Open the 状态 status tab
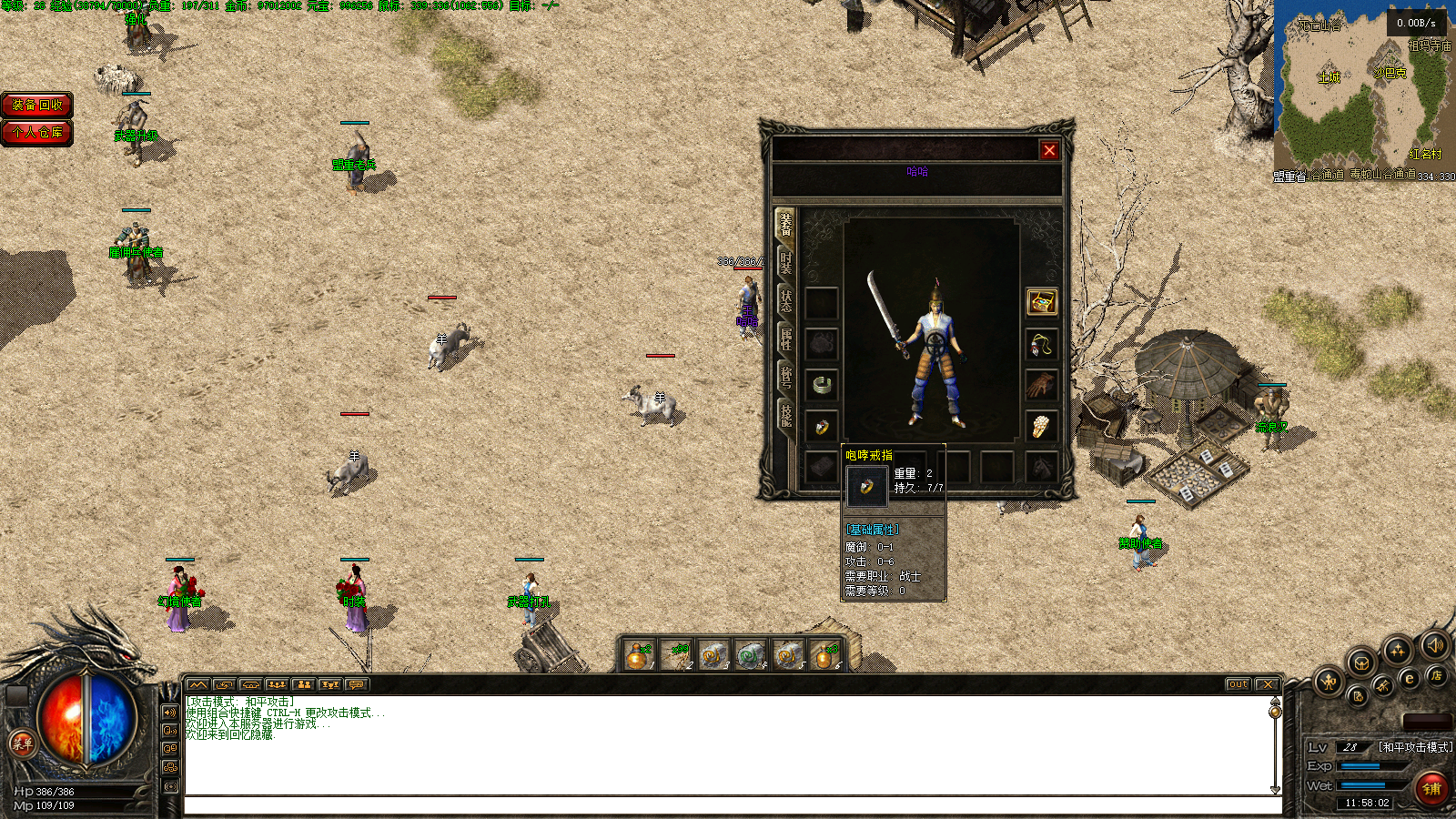The image size is (1456, 819). [x=785, y=301]
